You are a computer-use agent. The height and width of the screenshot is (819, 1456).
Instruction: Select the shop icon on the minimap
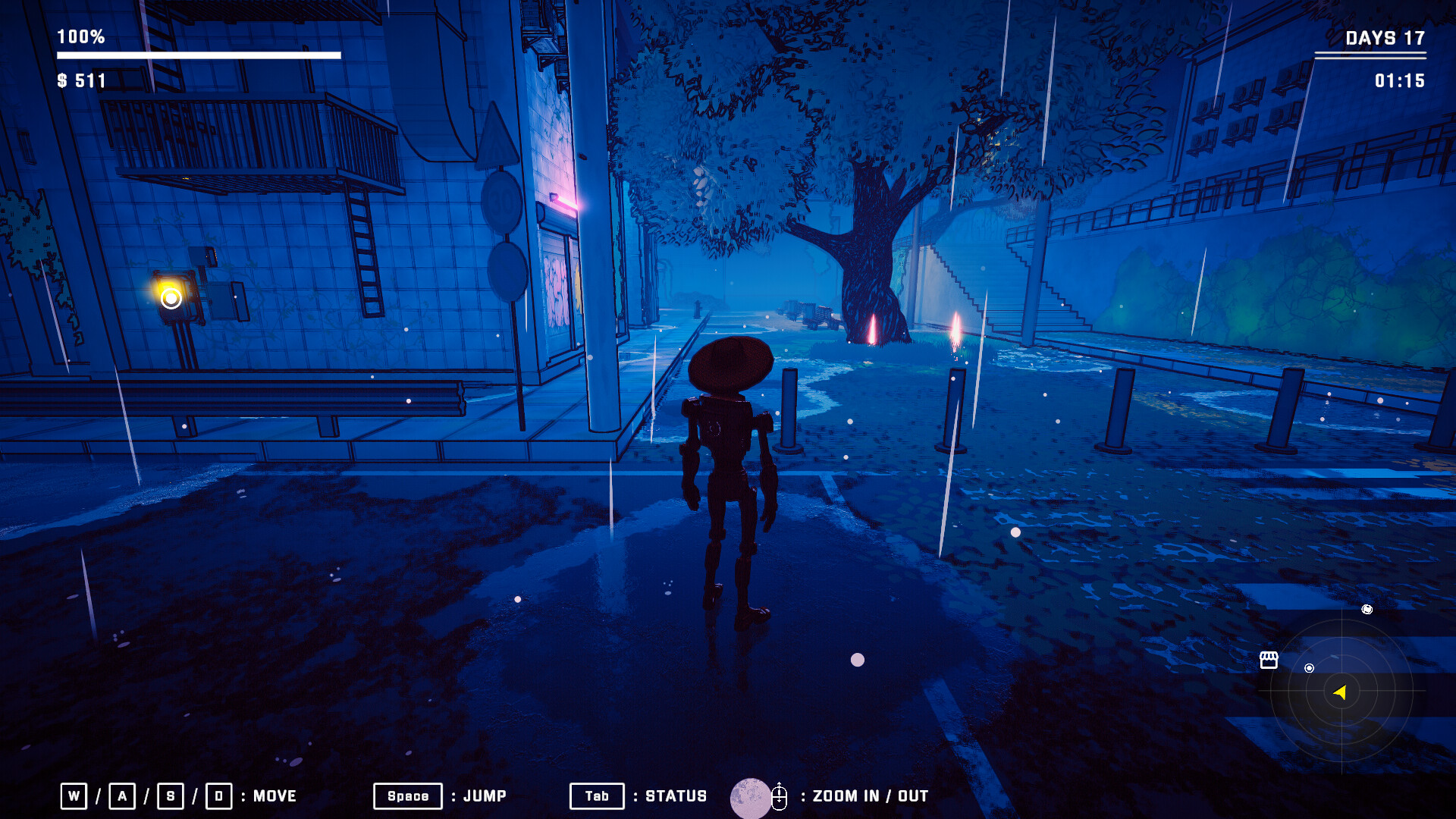pos(1269,660)
